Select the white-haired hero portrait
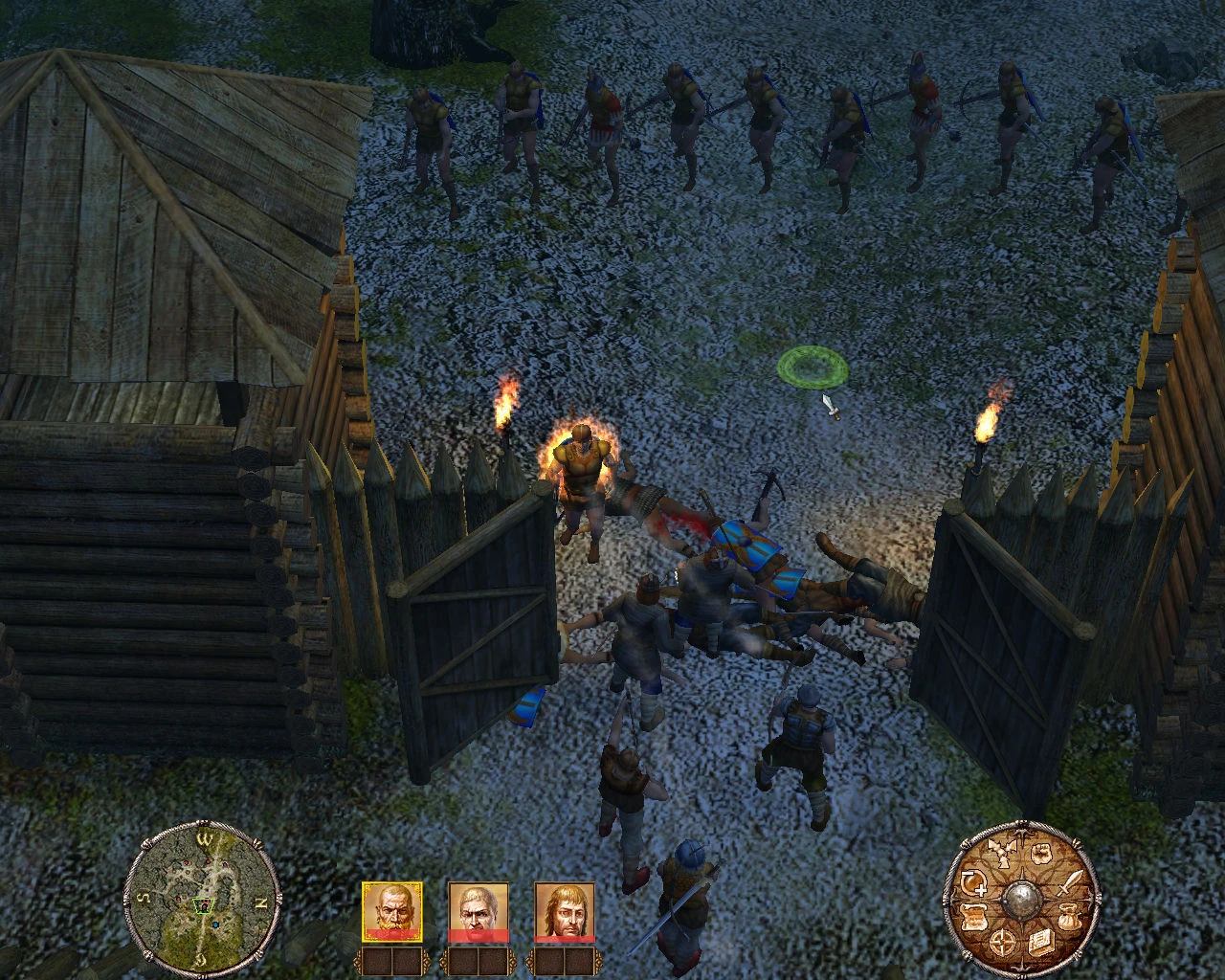 pyautogui.click(x=479, y=911)
